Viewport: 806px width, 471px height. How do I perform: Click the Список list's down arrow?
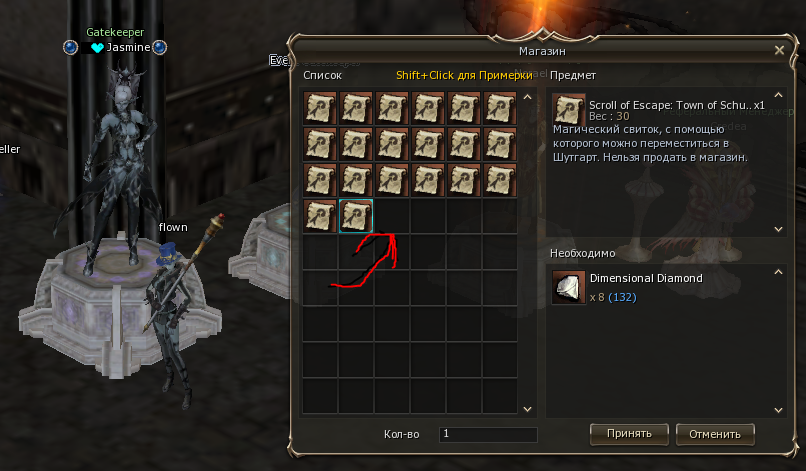pos(528,409)
